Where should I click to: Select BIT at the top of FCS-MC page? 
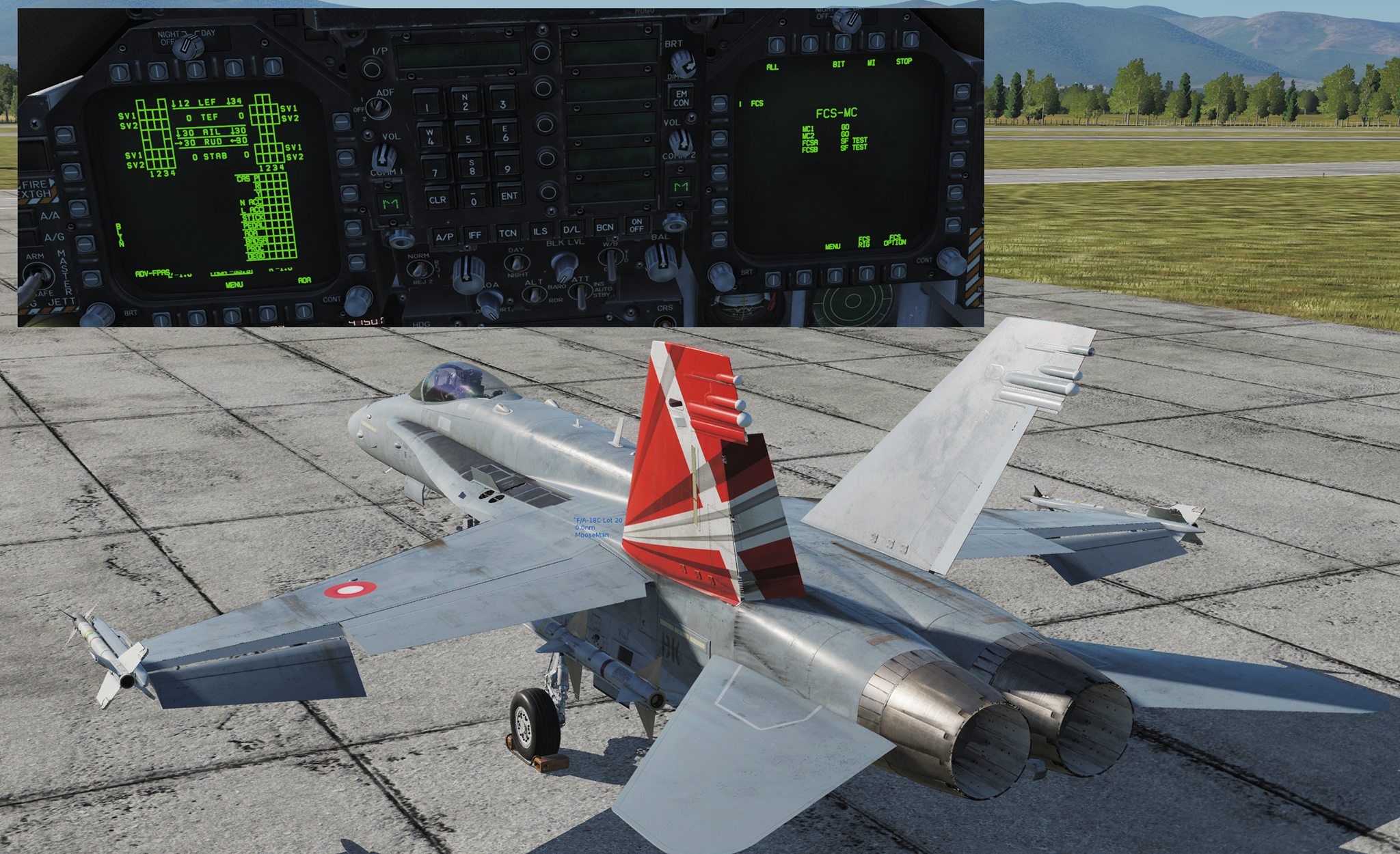click(842, 42)
